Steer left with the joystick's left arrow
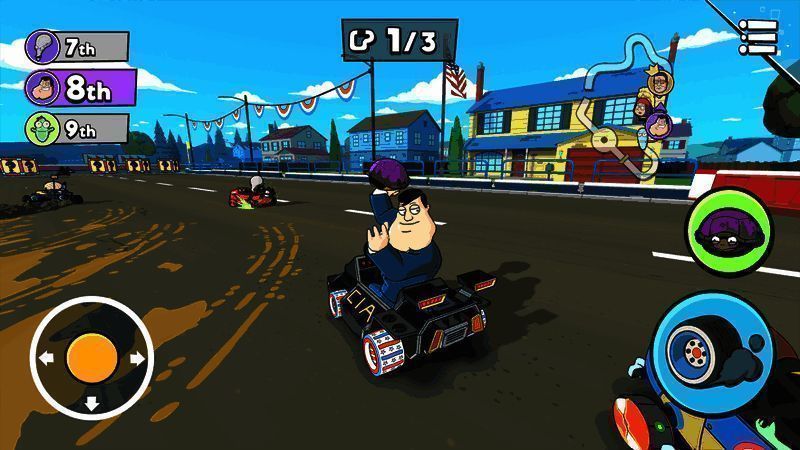This screenshot has width=800, height=450. [x=46, y=357]
